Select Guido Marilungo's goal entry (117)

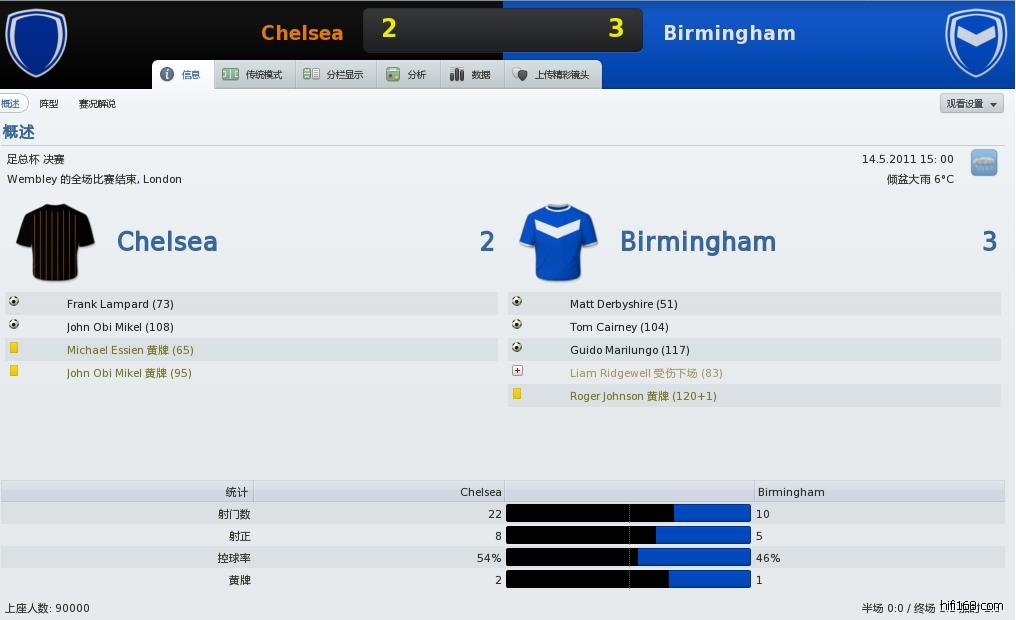[629, 350]
